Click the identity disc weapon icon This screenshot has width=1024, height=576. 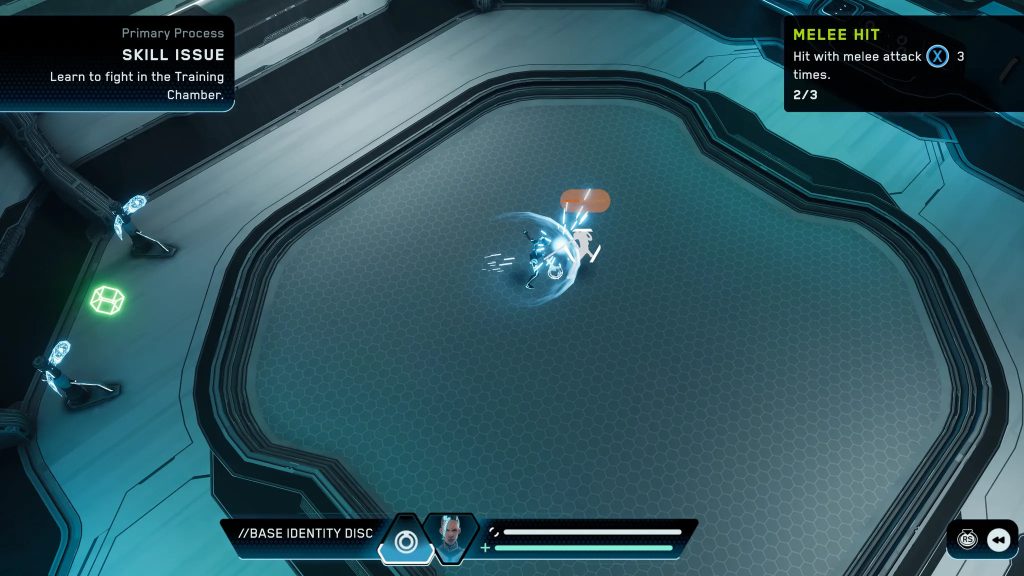pyautogui.click(x=405, y=541)
